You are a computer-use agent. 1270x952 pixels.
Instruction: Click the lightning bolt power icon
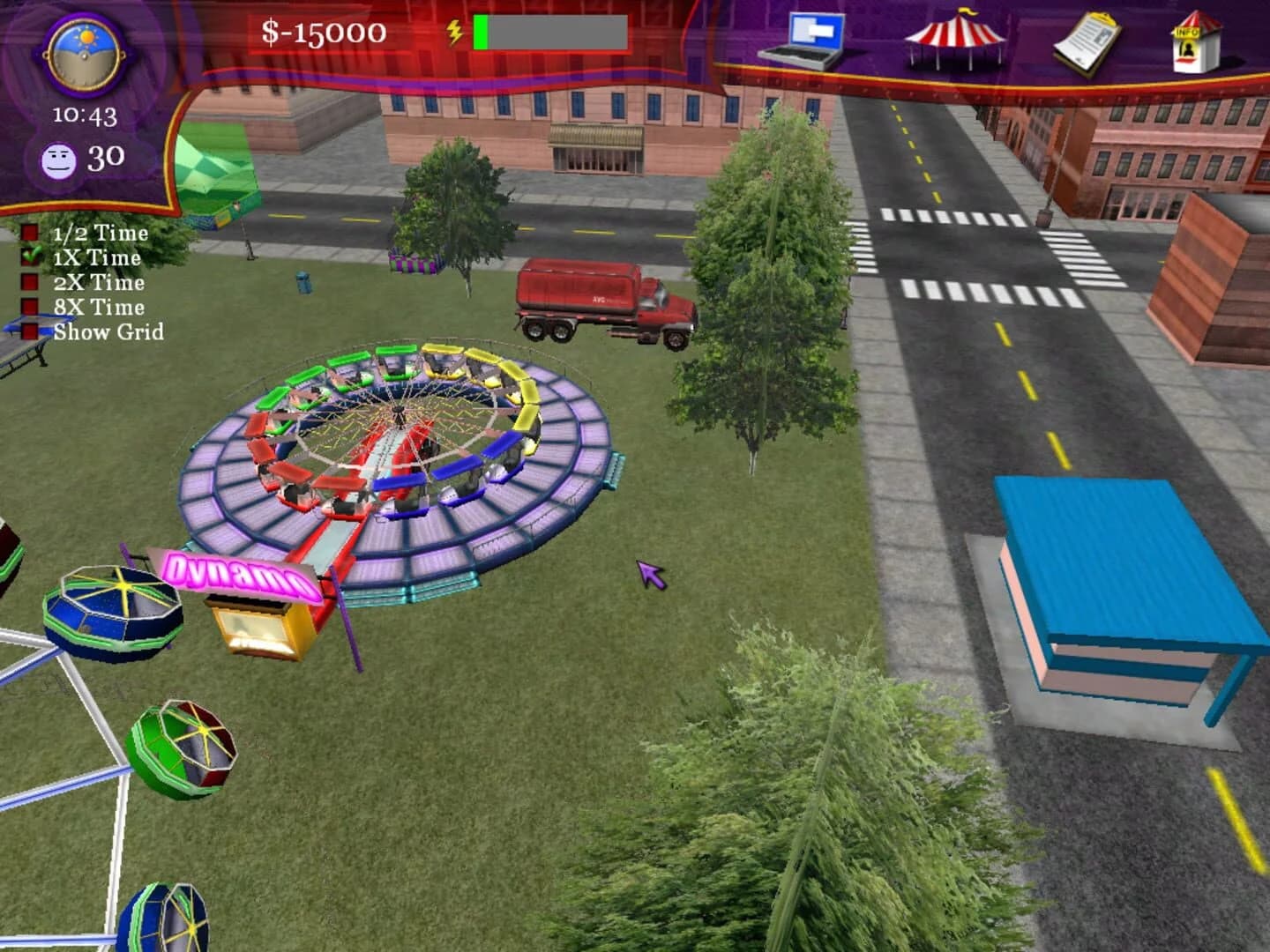(x=455, y=31)
